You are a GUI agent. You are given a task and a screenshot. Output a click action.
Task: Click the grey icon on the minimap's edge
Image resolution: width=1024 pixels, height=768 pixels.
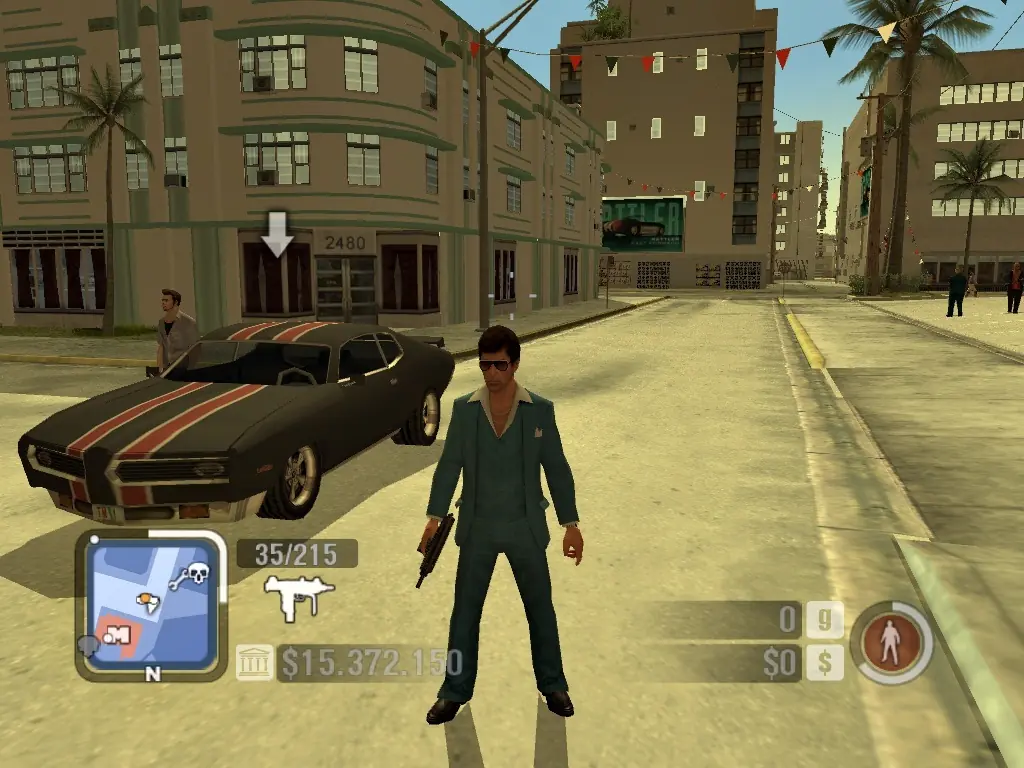[87, 646]
